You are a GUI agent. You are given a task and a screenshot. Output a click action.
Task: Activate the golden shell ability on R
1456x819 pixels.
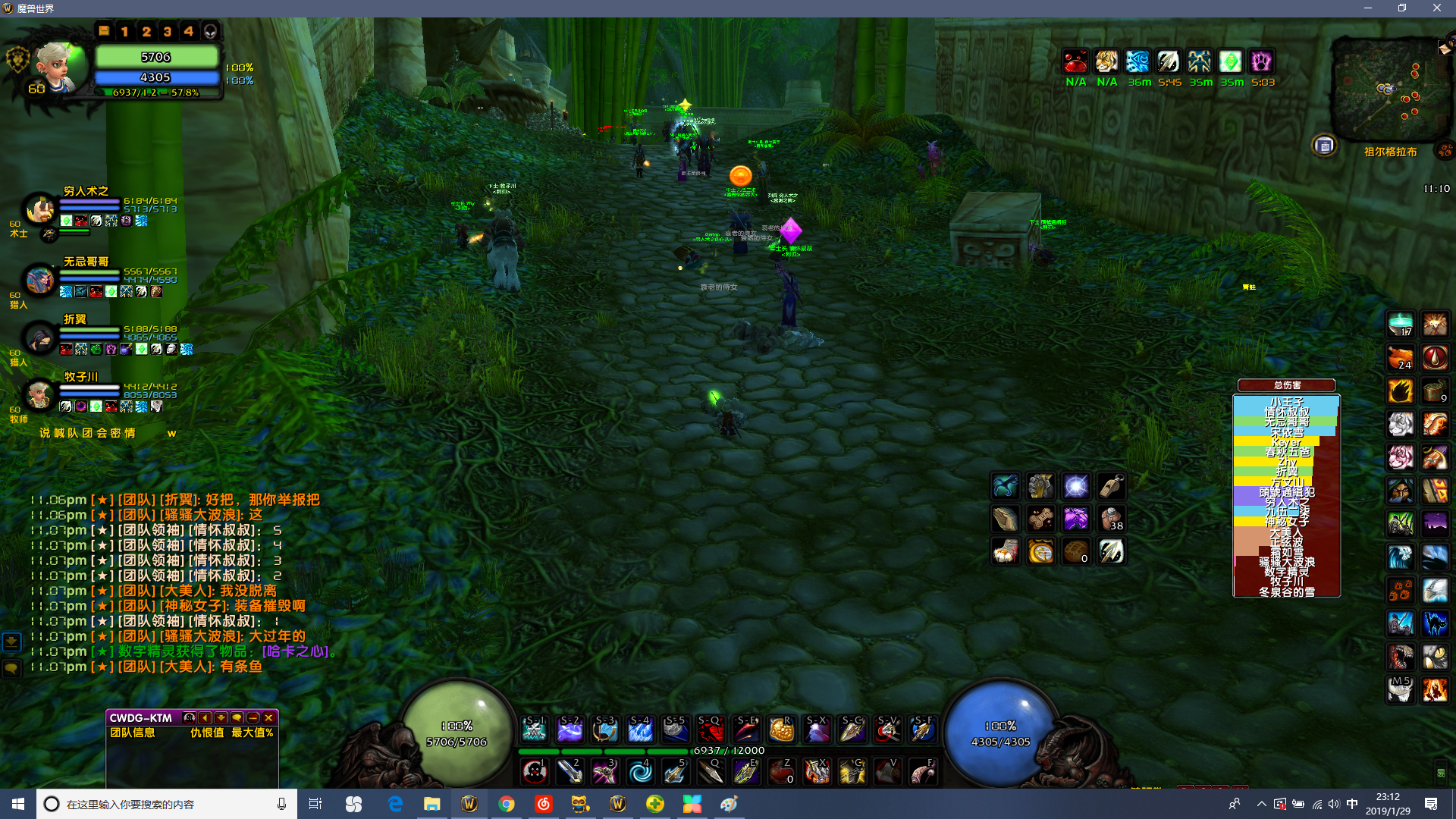pyautogui.click(x=781, y=730)
